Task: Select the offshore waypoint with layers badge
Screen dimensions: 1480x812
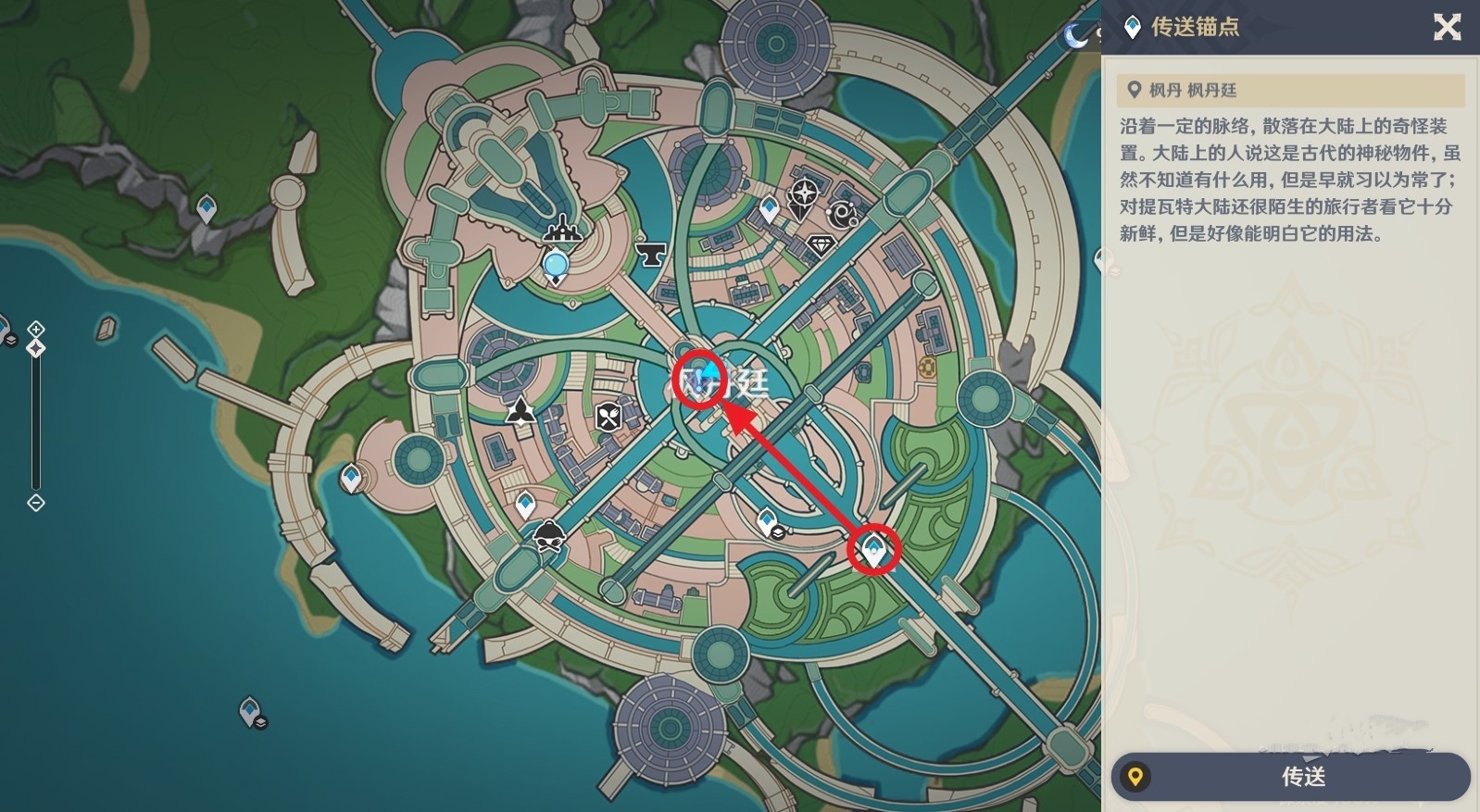Action: [x=250, y=711]
